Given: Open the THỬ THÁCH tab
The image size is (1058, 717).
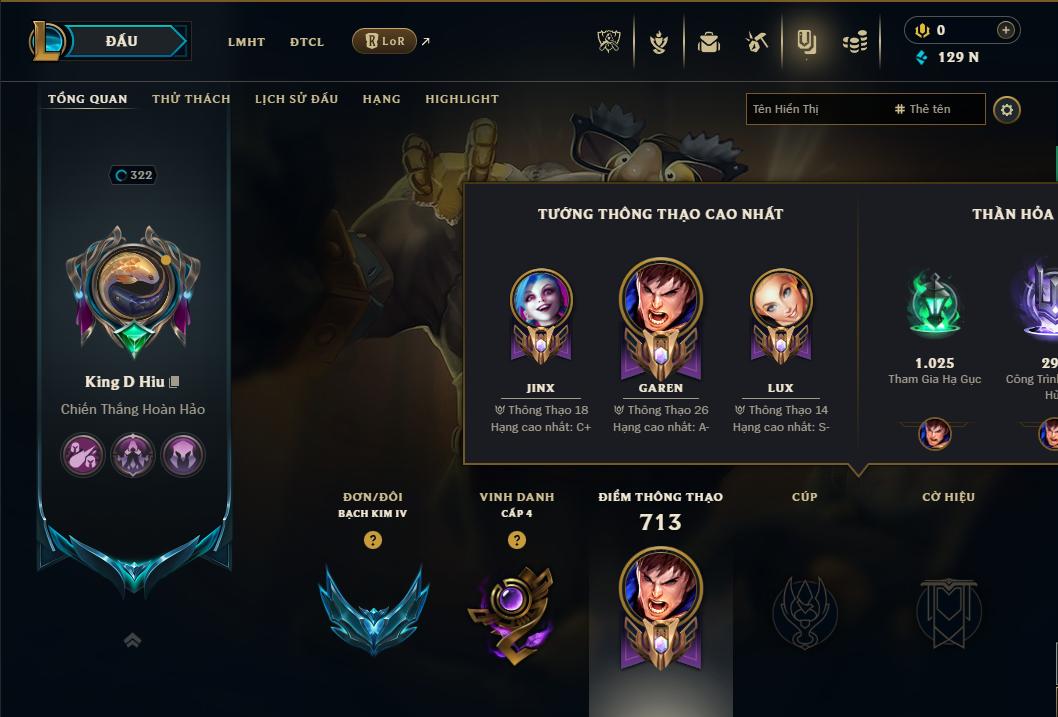Looking at the screenshot, I should point(191,99).
